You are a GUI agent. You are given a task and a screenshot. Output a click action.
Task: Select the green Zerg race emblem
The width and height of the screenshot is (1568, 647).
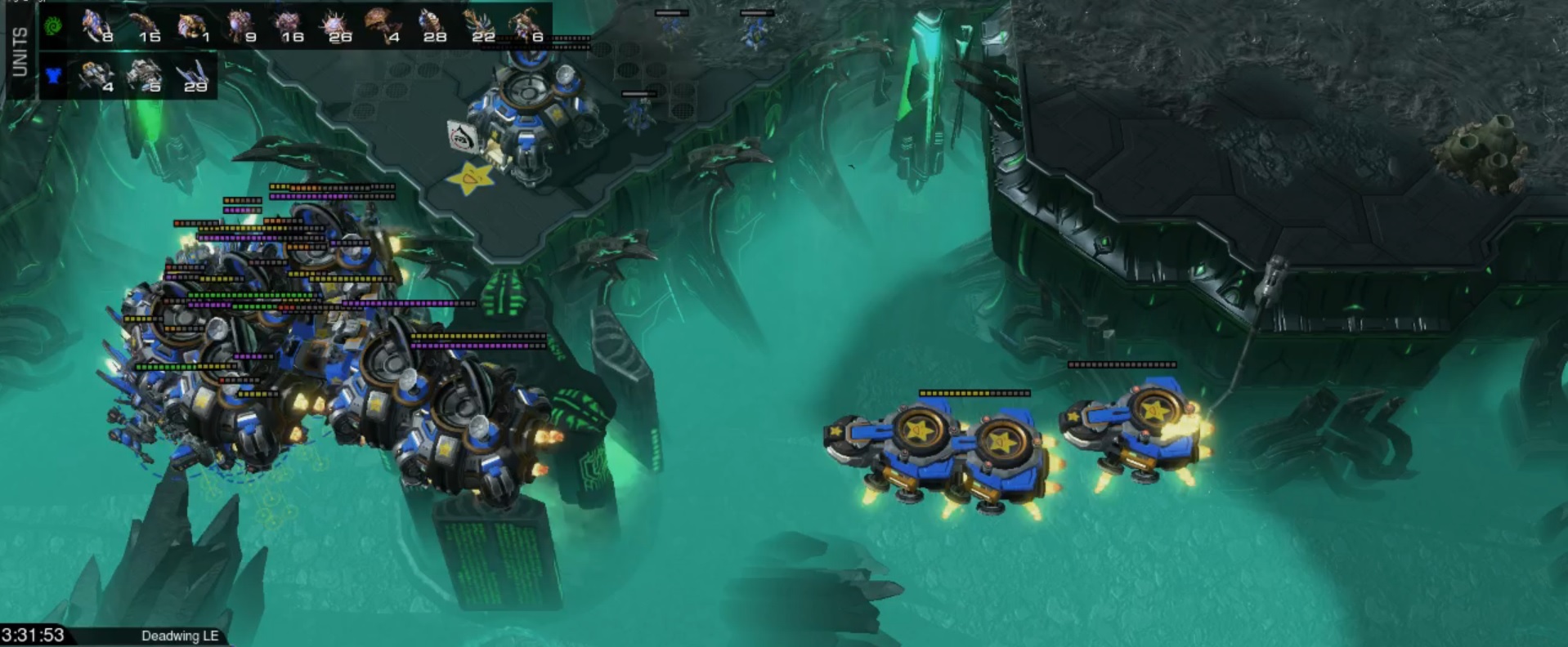click(54, 25)
